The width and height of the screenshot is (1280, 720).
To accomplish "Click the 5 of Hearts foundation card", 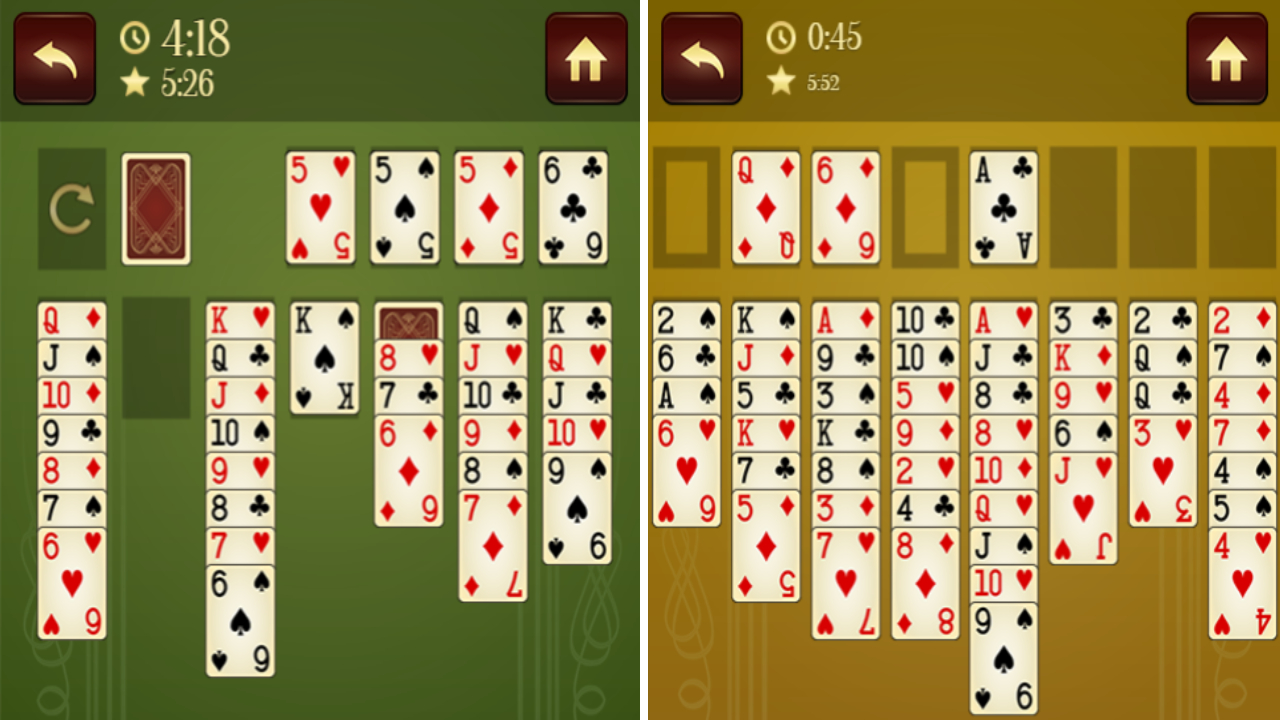I will pyautogui.click(x=320, y=207).
